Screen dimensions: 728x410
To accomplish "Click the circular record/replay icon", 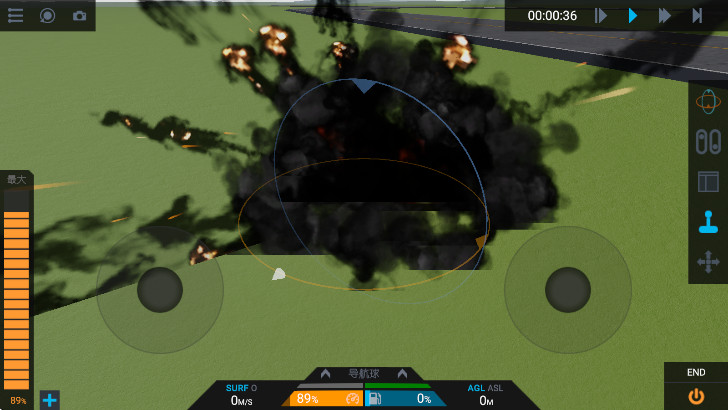I will 47,15.
